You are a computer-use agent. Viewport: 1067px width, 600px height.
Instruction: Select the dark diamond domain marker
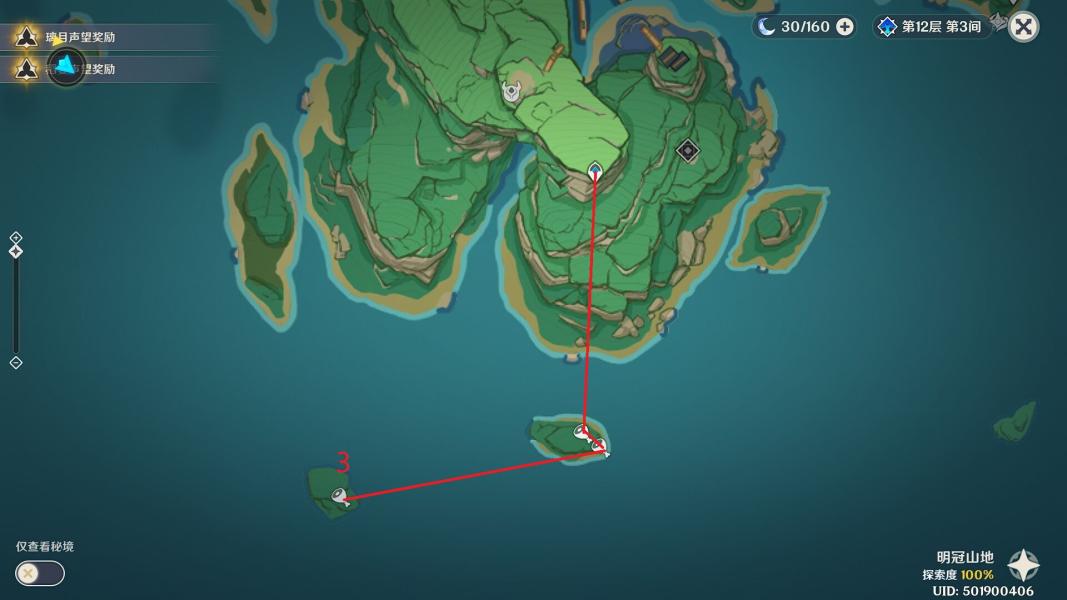(x=687, y=151)
